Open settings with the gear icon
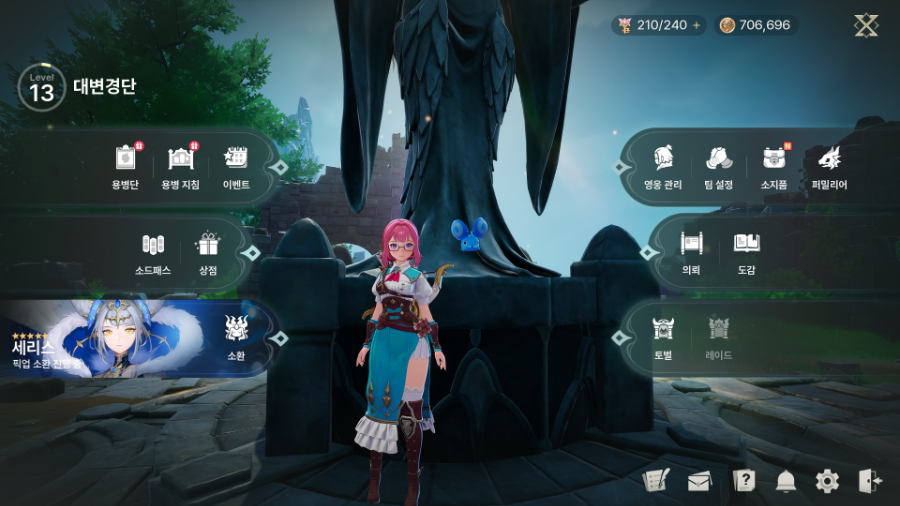Viewport: 900px width, 506px height. [827, 481]
